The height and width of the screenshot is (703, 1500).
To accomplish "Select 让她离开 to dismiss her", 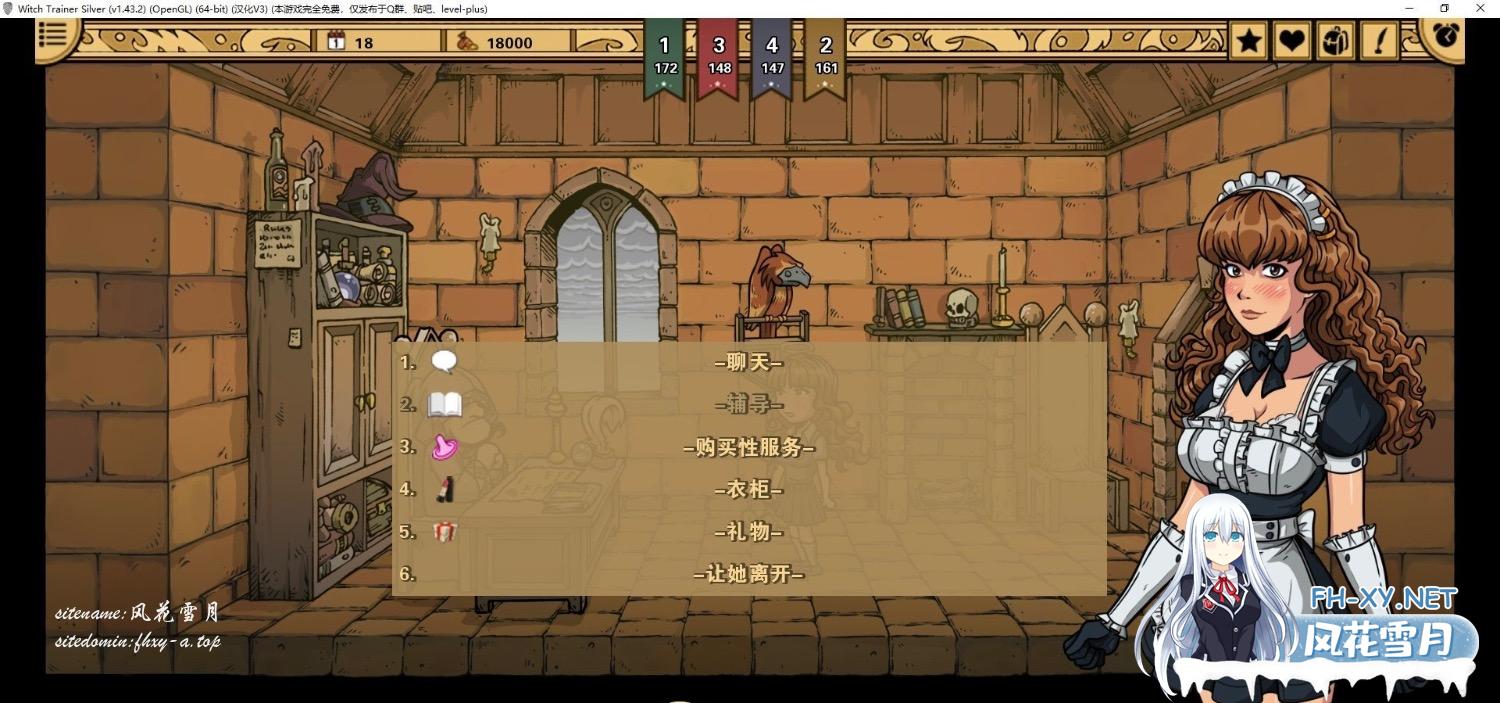I will pyautogui.click(x=748, y=575).
